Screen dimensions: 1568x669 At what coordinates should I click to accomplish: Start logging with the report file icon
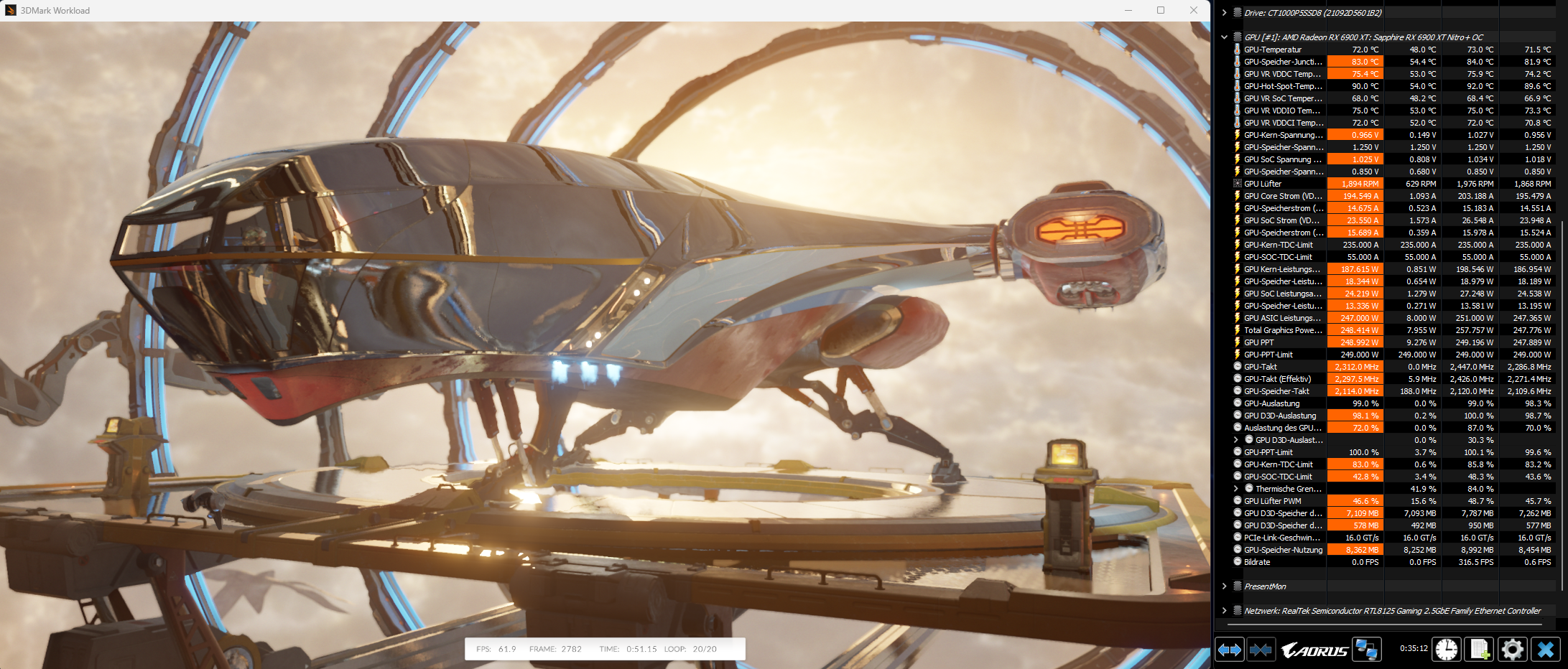point(1480,649)
